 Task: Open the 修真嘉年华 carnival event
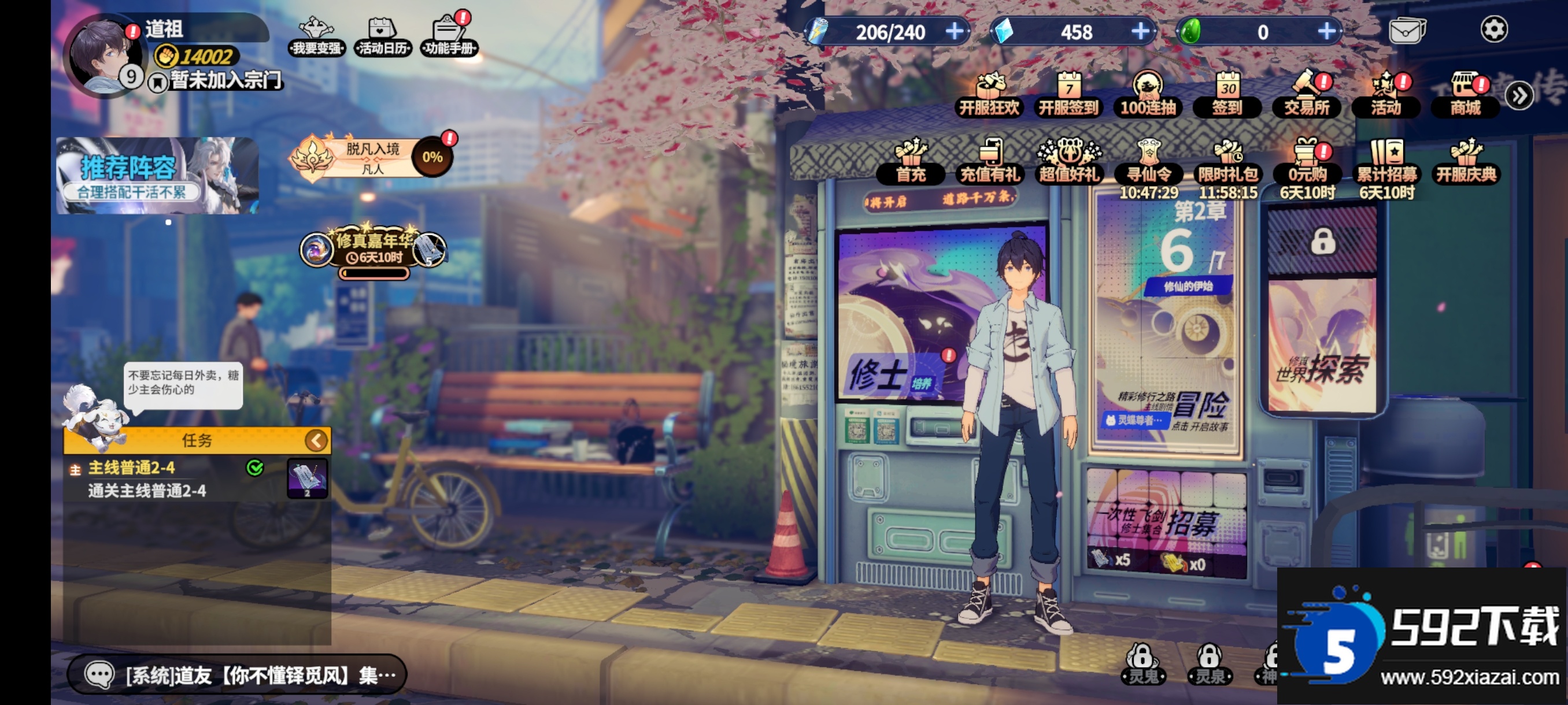(x=373, y=250)
